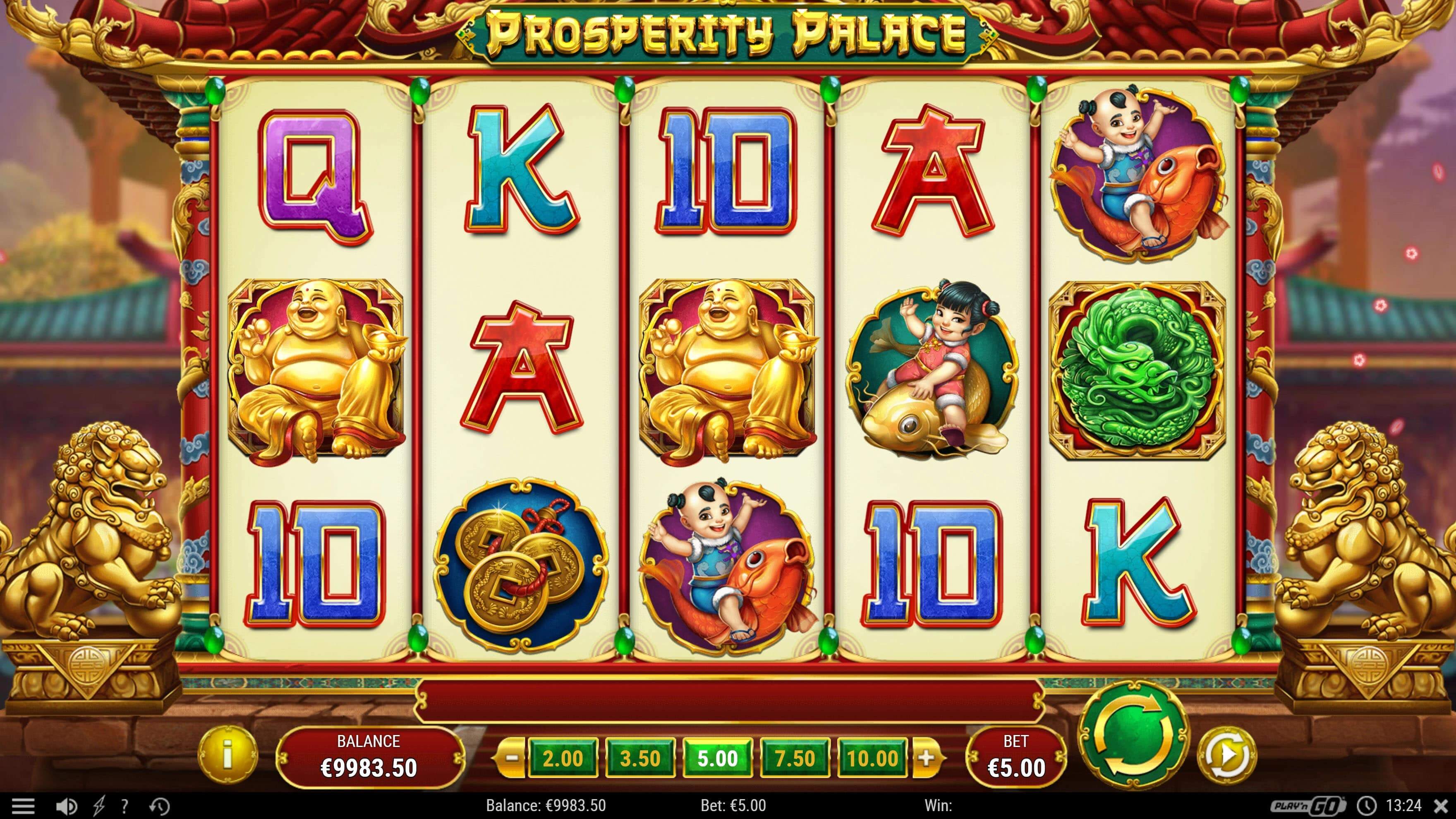The width and height of the screenshot is (1456, 819).
Task: Show the game history clock icon
Action: [x=159, y=805]
